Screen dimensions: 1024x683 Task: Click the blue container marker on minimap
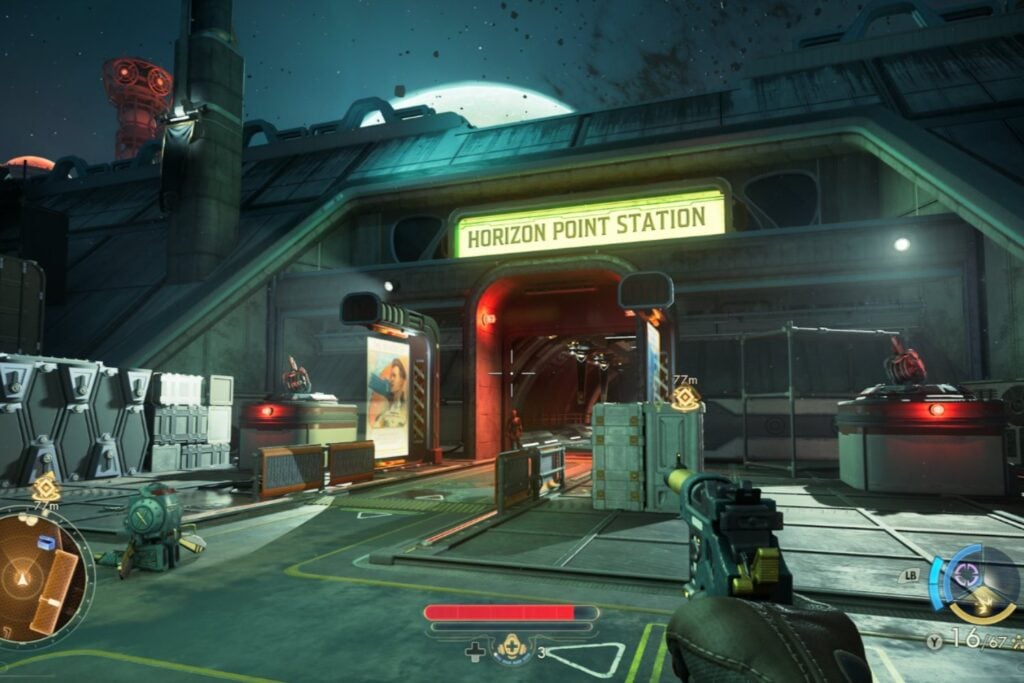(45, 542)
